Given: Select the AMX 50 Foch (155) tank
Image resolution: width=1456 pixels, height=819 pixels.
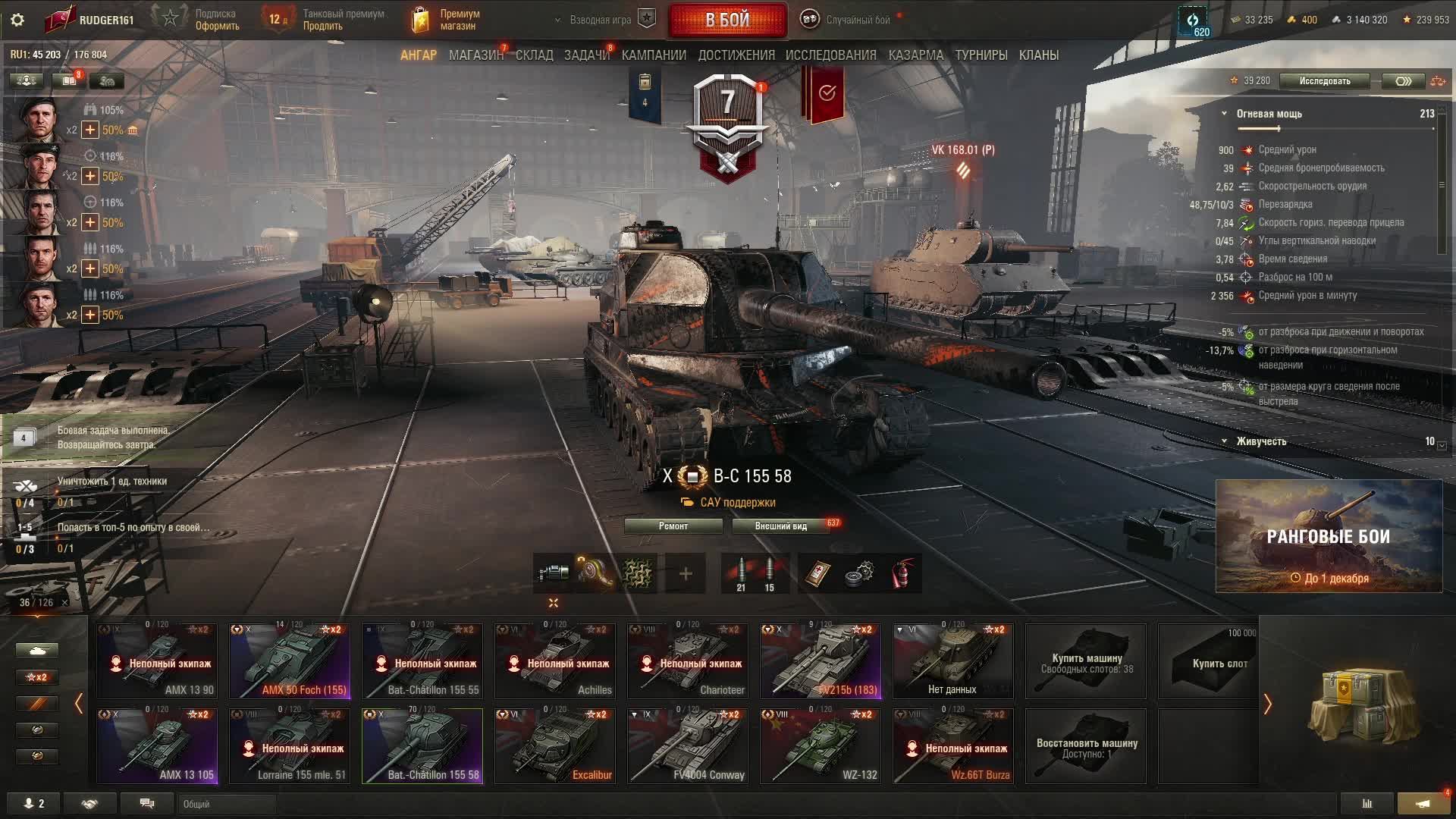Looking at the screenshot, I should tap(290, 661).
